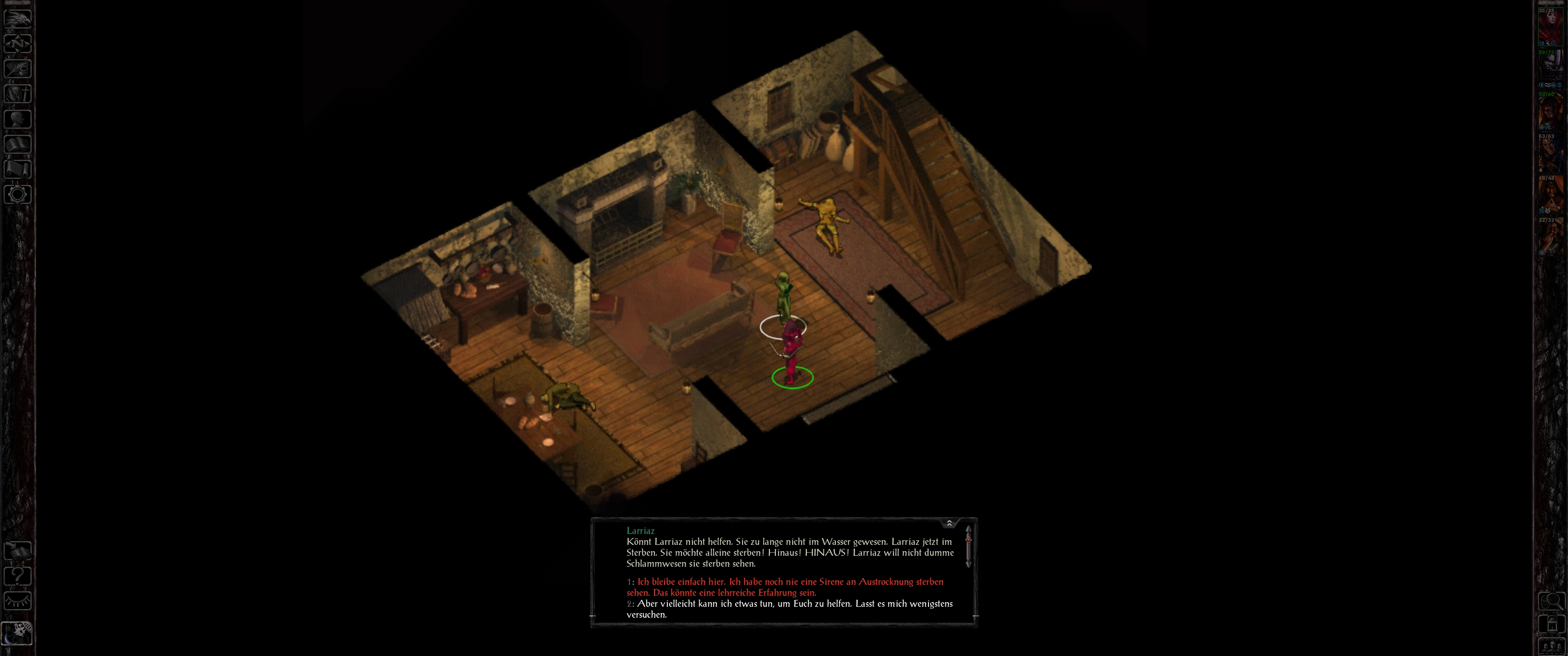This screenshot has width=1568, height=656.
Task: Toggle the padlock button
Action: click(1551, 624)
